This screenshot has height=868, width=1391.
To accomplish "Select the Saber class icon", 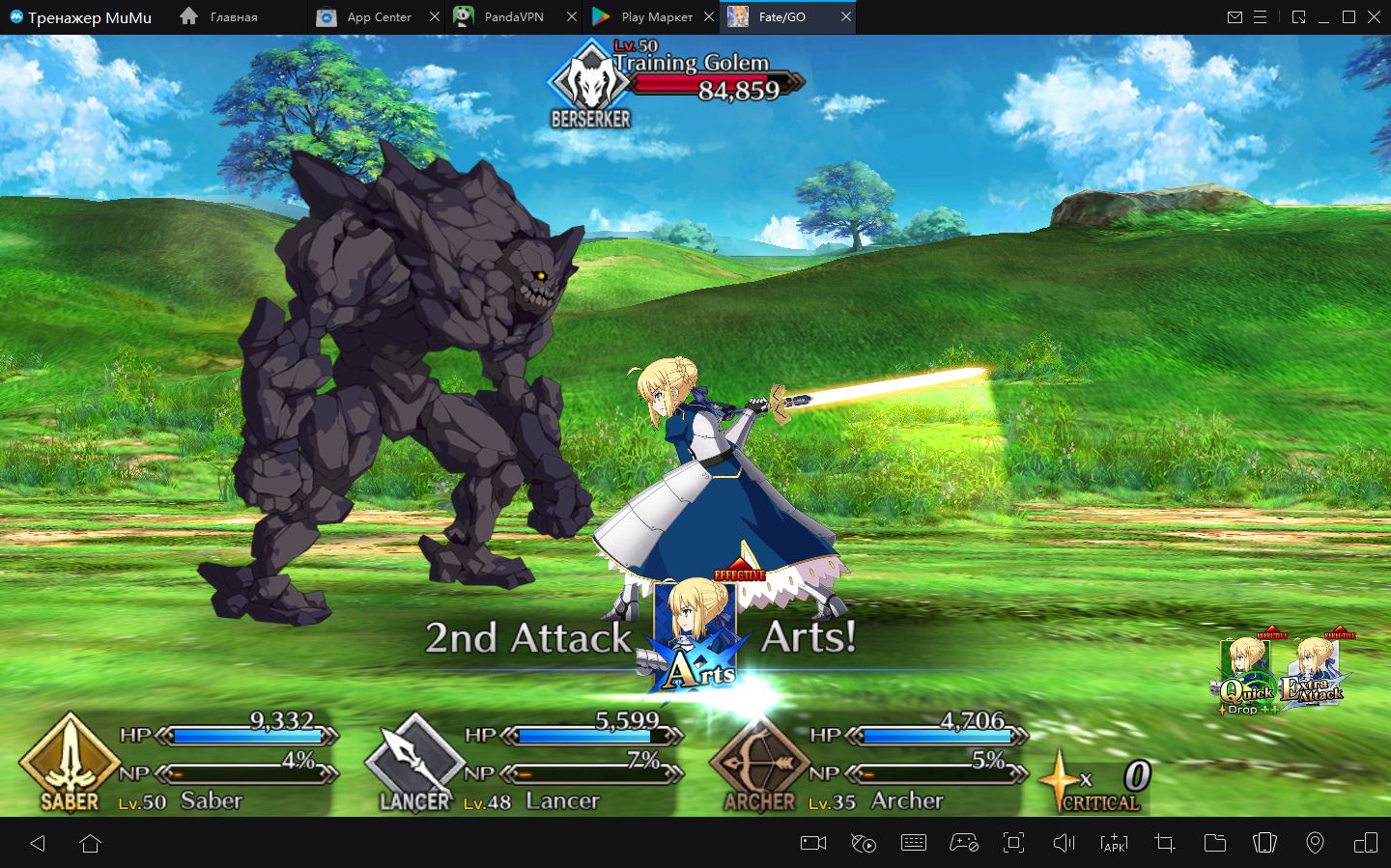I will (x=70, y=763).
